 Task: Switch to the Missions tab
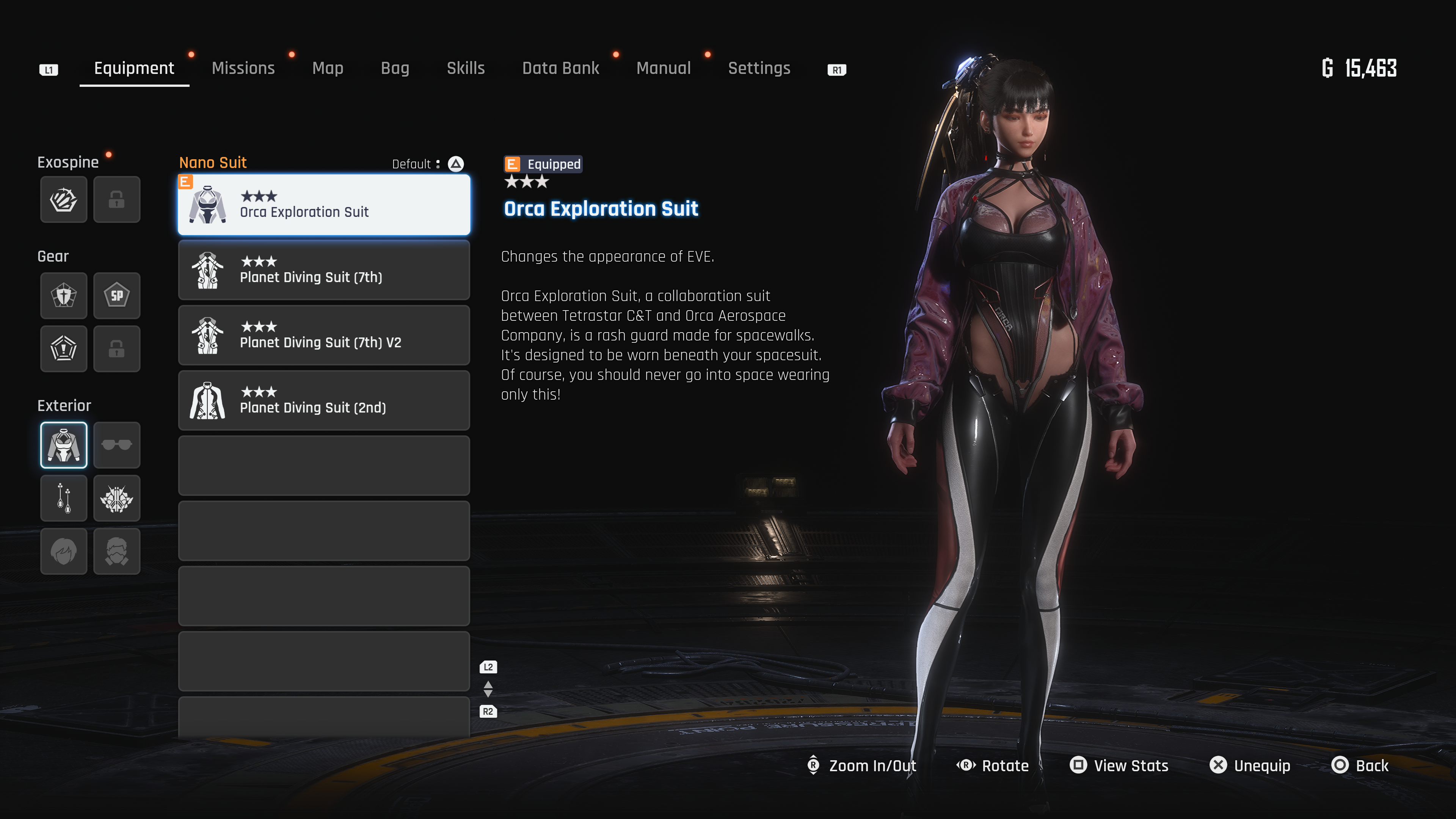(x=243, y=68)
